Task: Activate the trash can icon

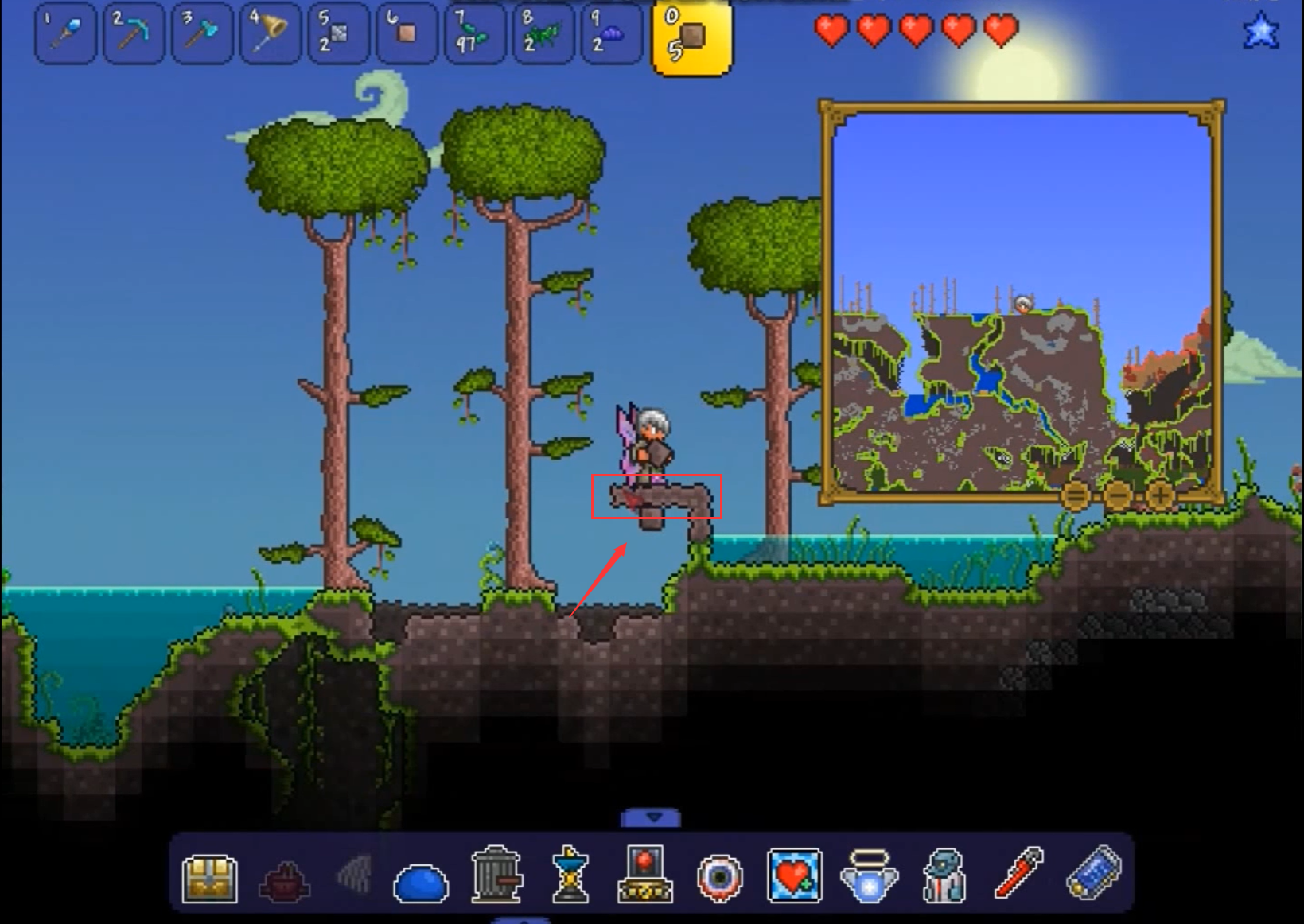Action: (x=496, y=875)
